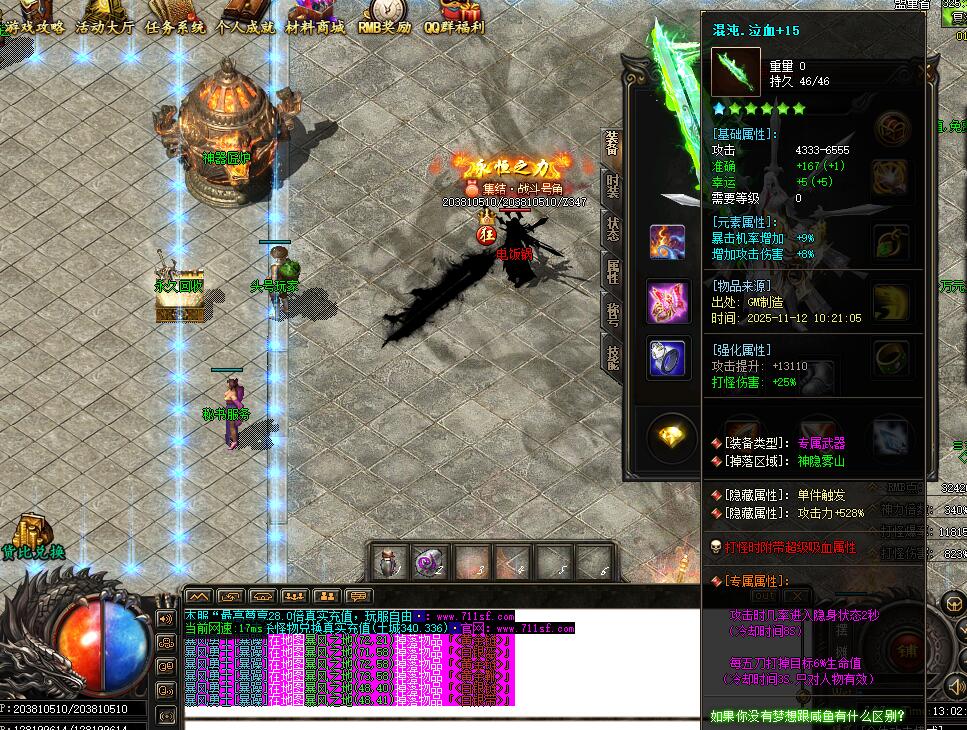Select the pink butterfly wings equipment slot

click(667, 301)
